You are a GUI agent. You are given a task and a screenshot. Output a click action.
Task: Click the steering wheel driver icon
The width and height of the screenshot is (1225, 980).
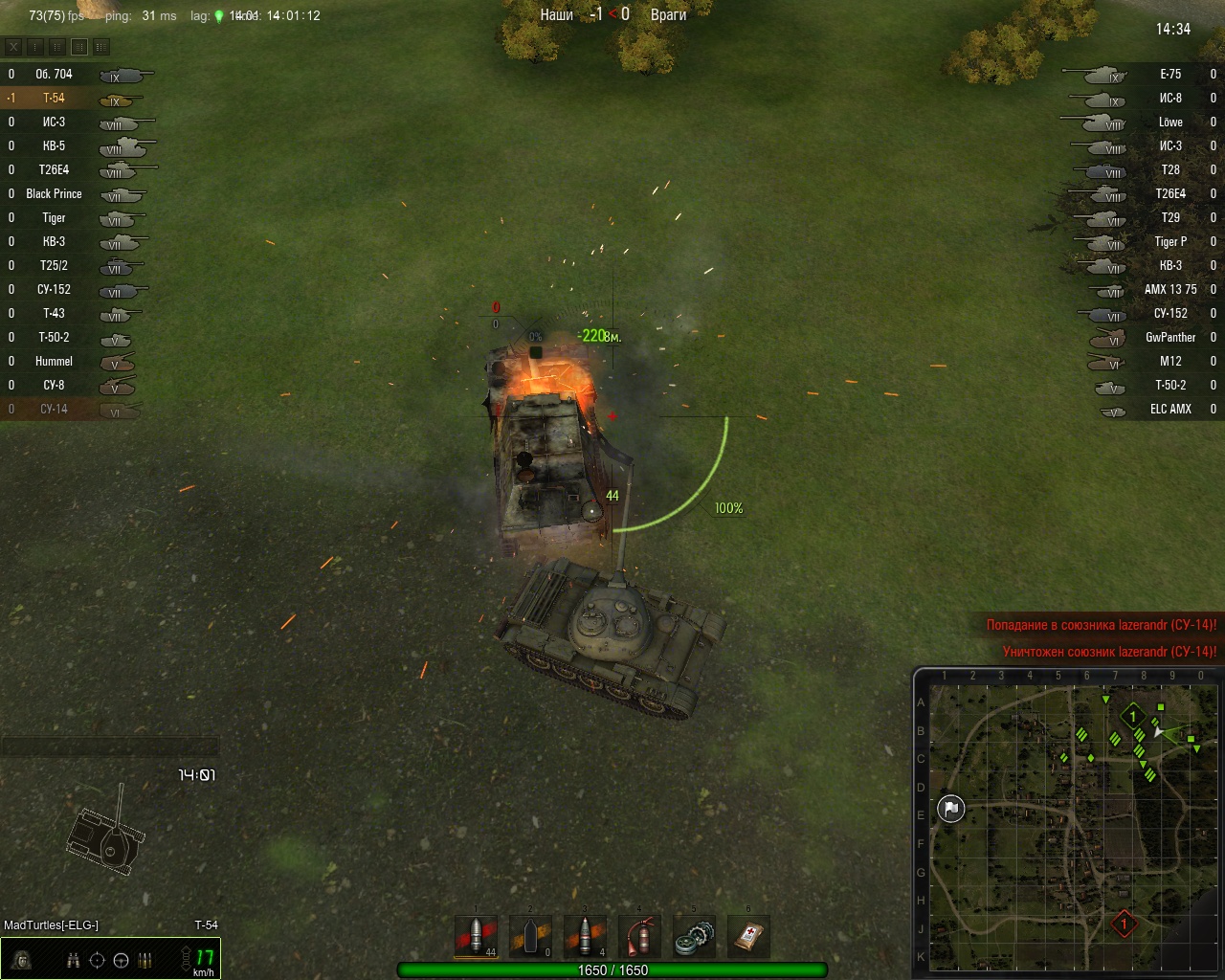click(x=122, y=961)
